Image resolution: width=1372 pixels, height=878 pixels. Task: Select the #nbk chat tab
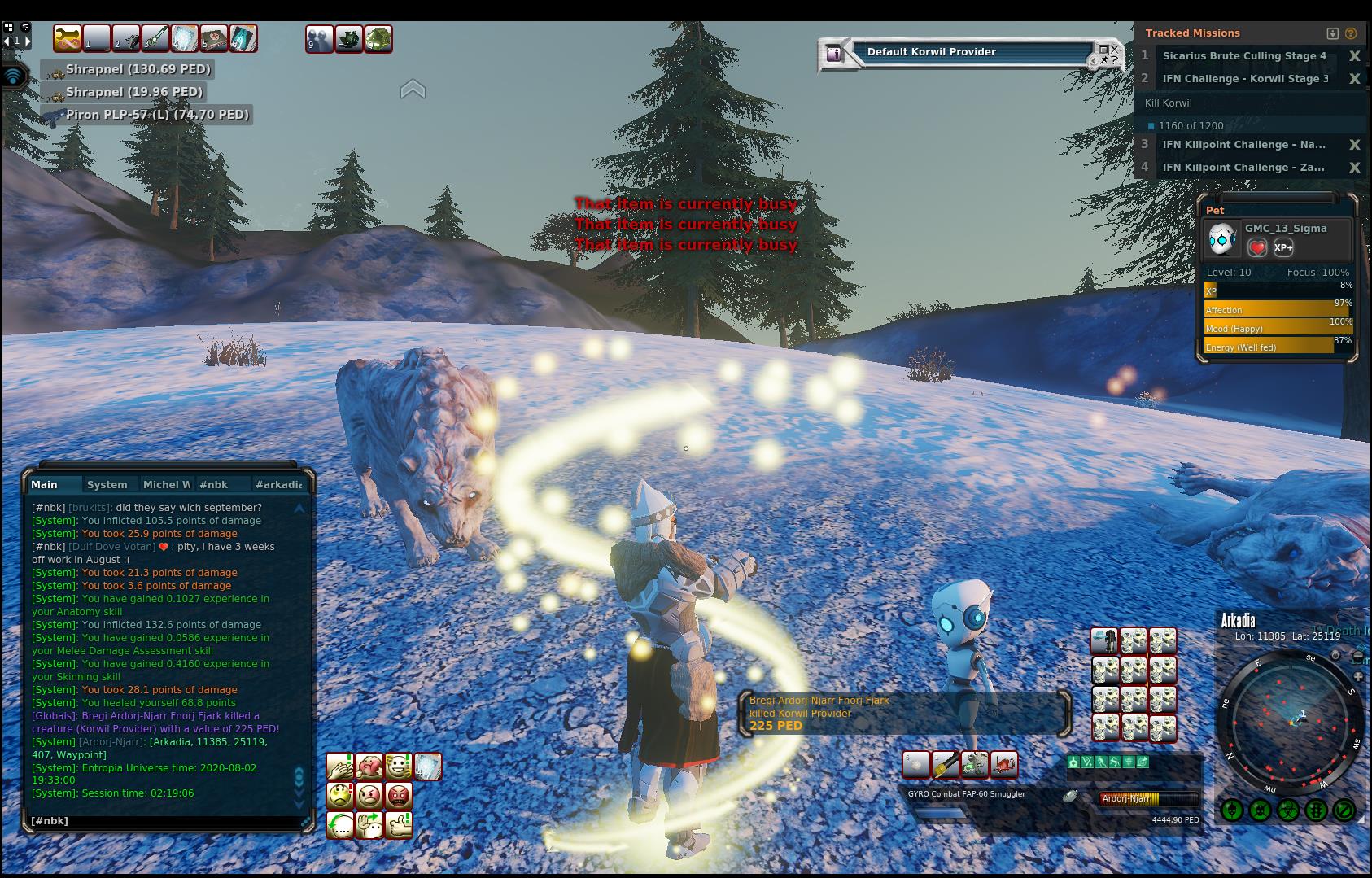214,484
